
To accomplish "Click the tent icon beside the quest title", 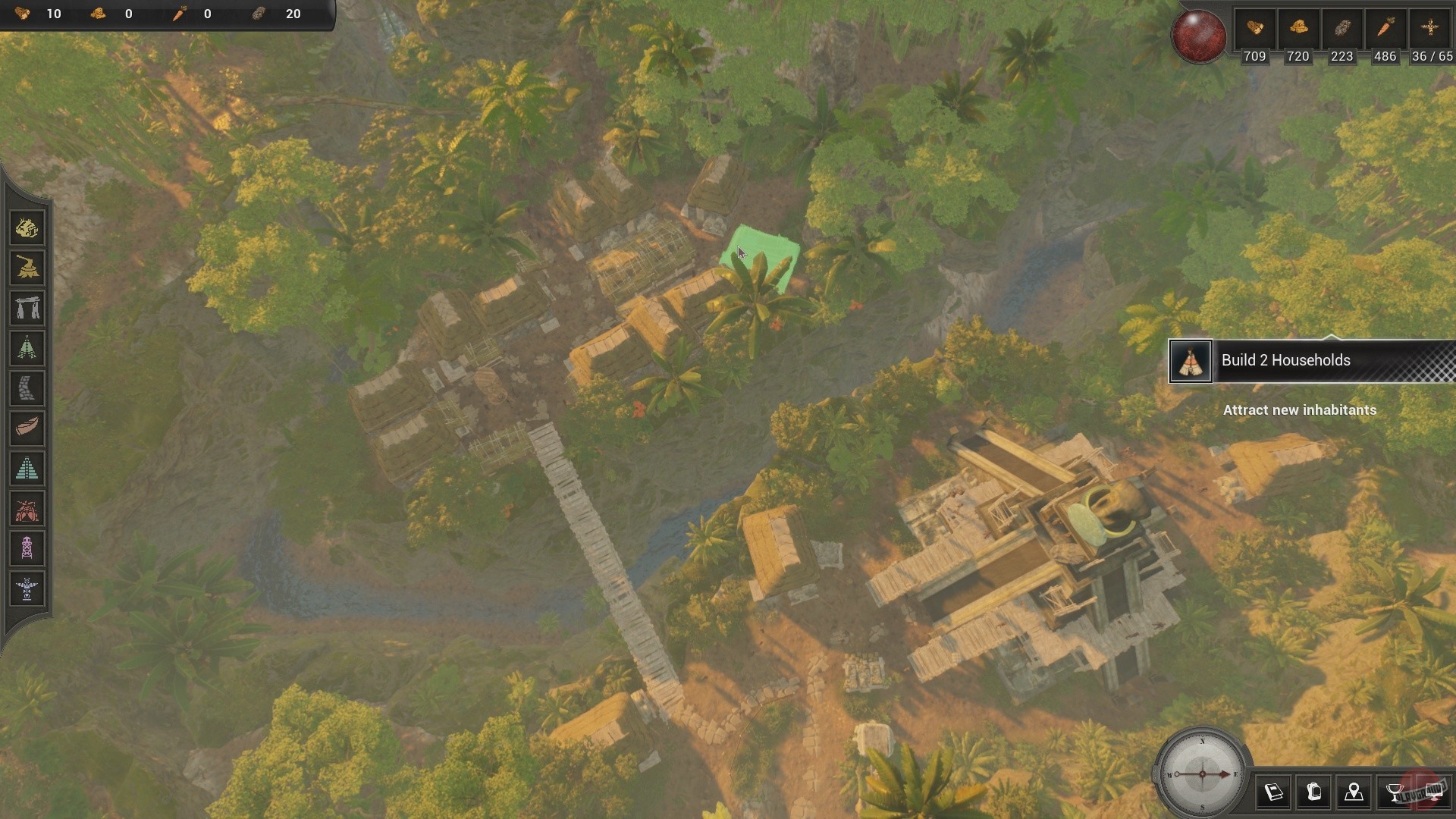I will pyautogui.click(x=1191, y=362).
